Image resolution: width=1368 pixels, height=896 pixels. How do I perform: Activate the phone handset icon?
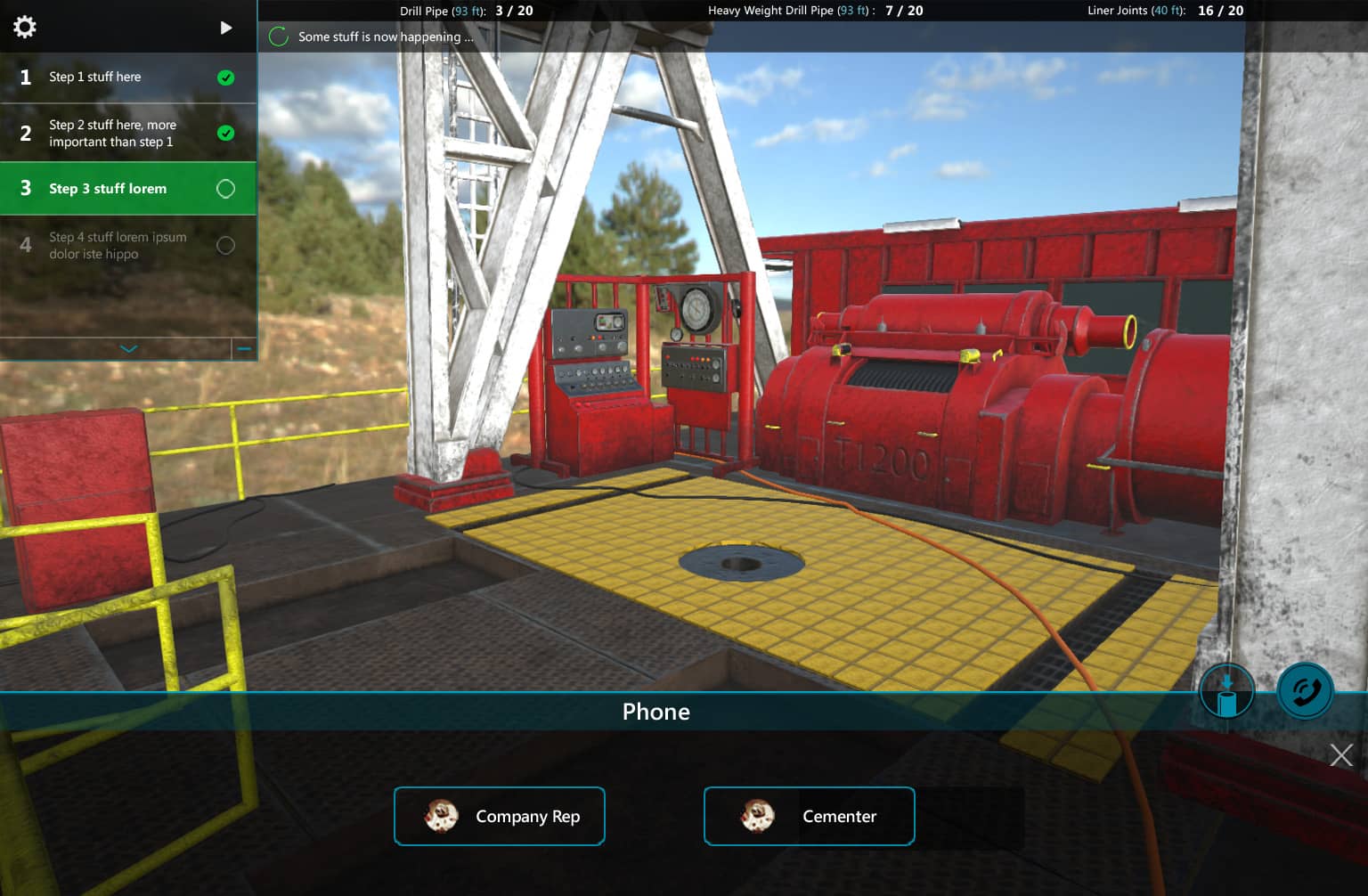(1305, 691)
